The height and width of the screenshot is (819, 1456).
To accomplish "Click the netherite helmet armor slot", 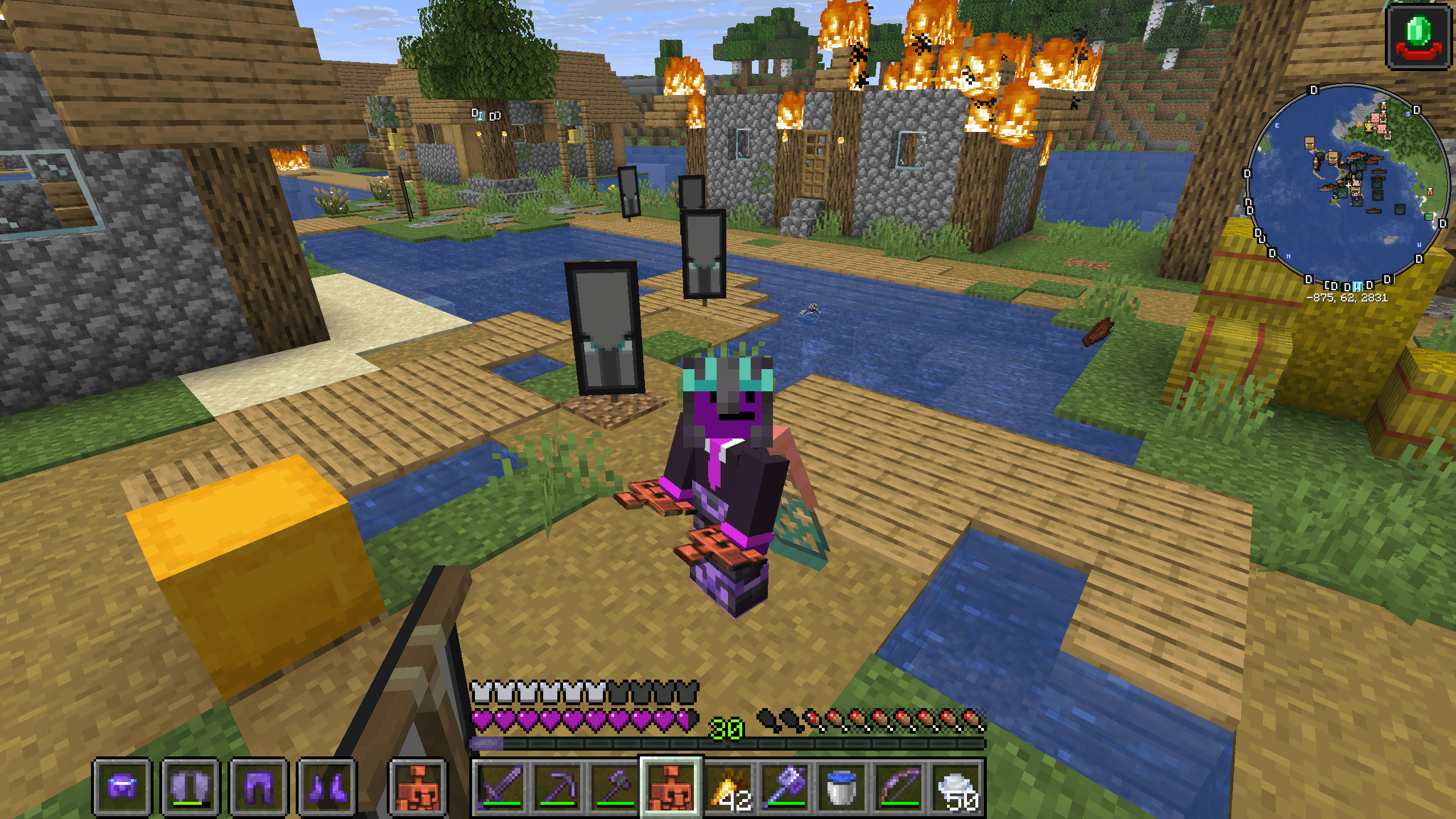I will click(122, 787).
